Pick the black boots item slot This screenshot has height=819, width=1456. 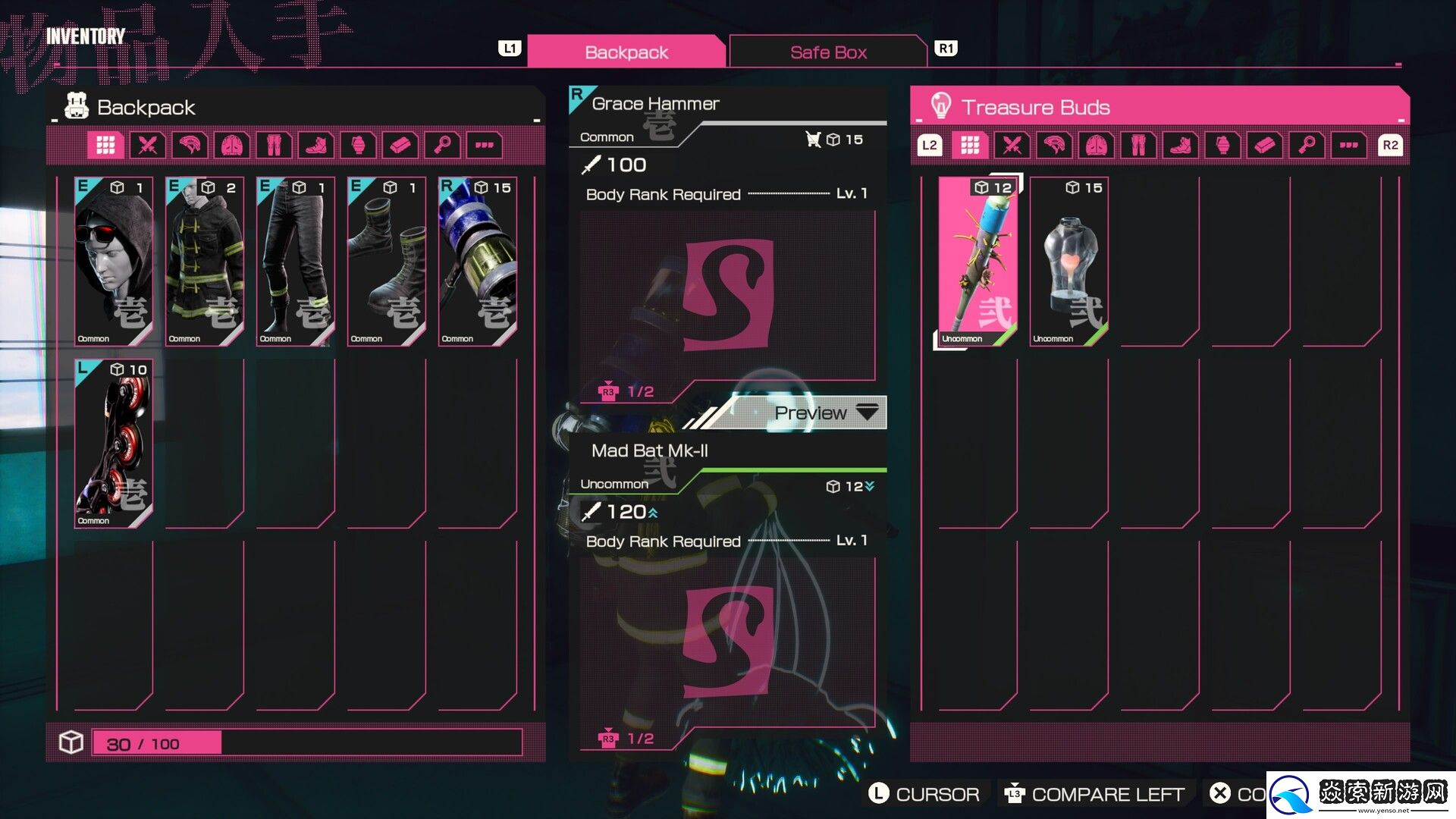387,262
